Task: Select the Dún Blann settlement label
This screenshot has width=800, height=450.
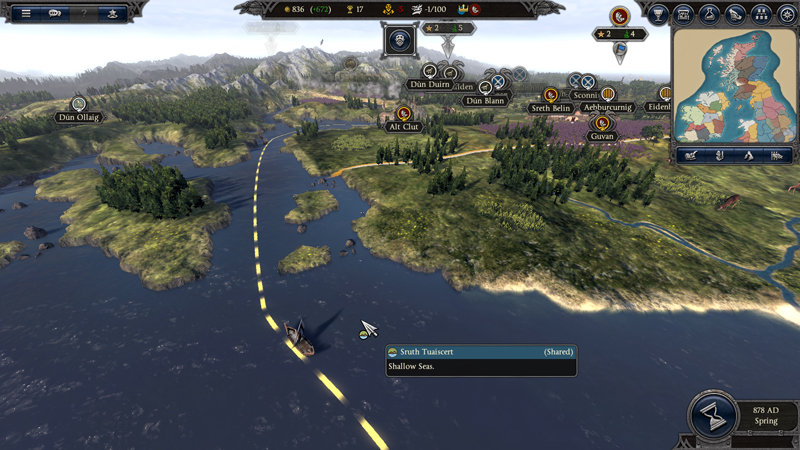Action: click(x=486, y=101)
